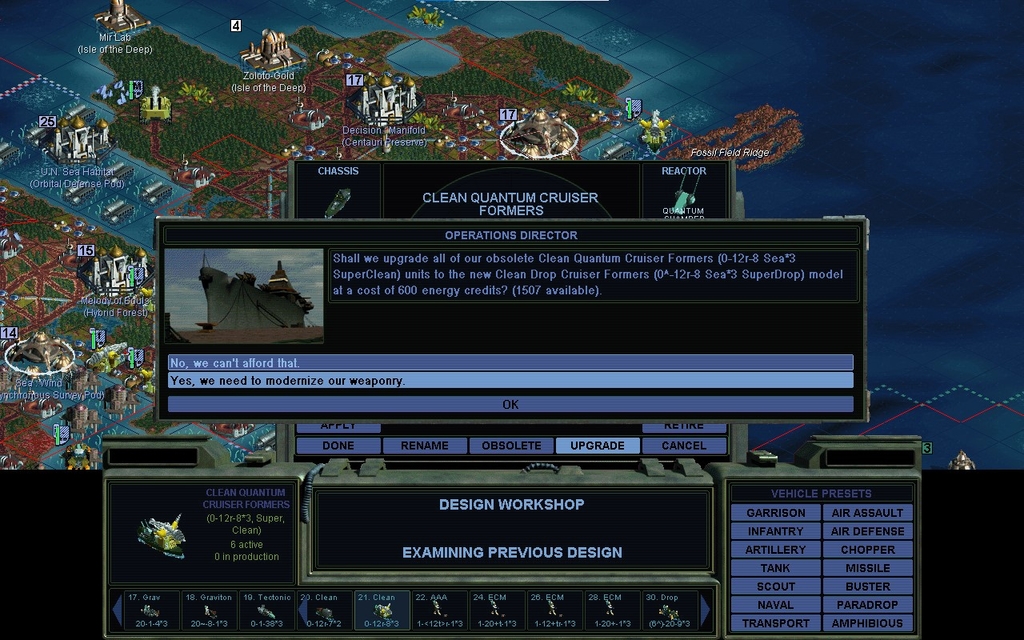Select design slot 17 Grav
This screenshot has width=1024, height=640.
click(x=151, y=610)
